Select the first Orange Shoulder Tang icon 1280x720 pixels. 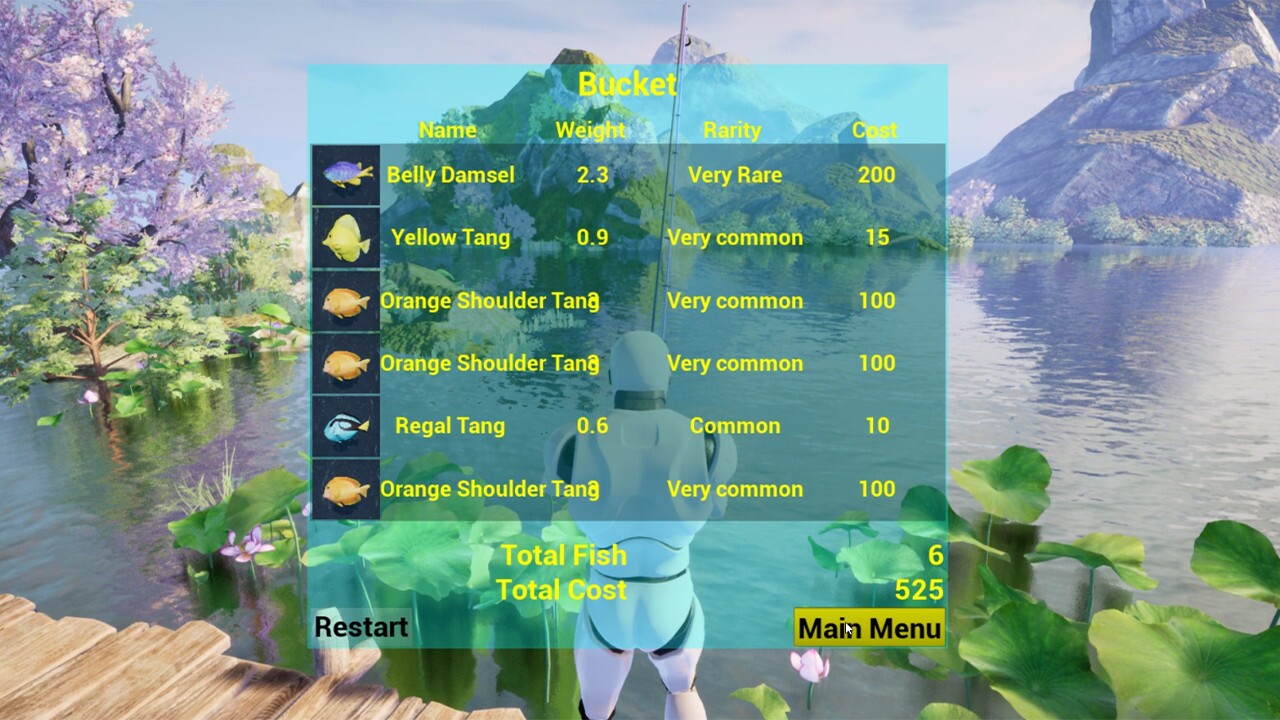pos(345,300)
